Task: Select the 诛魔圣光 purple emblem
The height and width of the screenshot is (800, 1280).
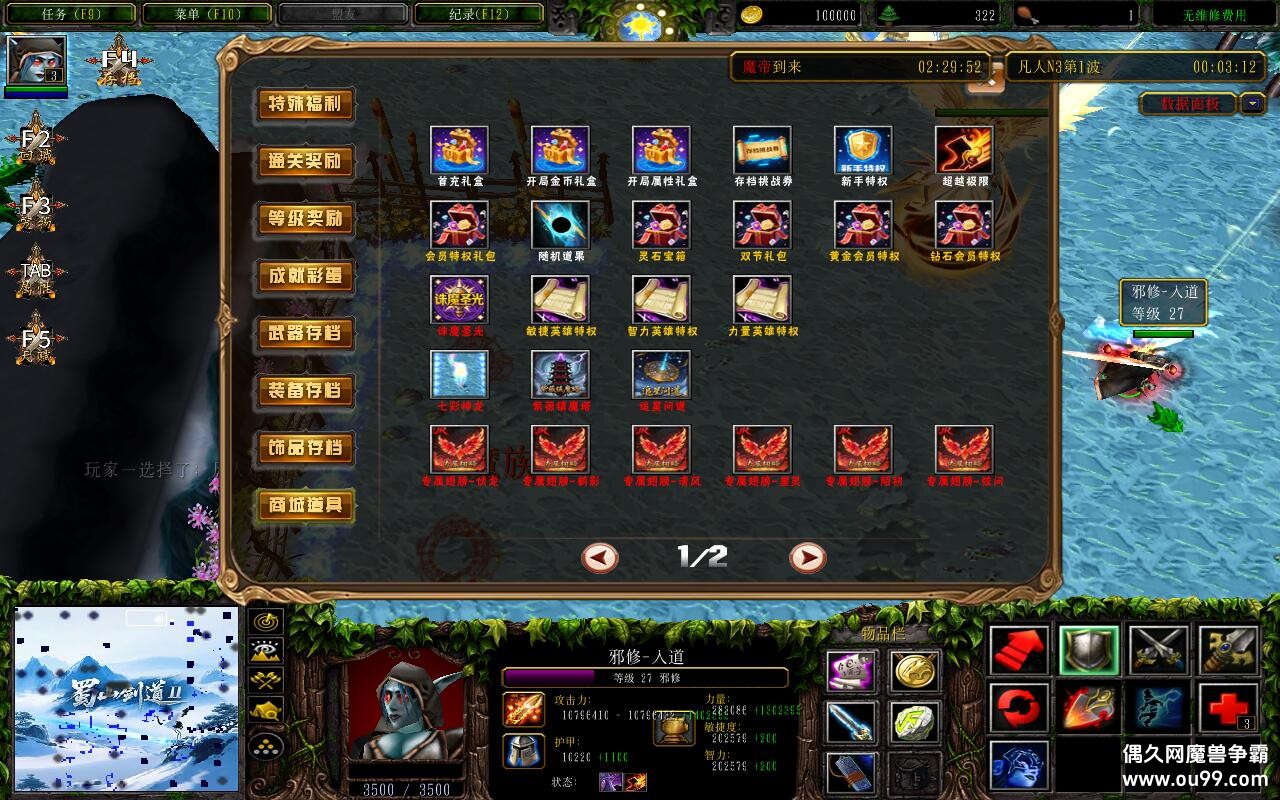Action: click(x=459, y=300)
